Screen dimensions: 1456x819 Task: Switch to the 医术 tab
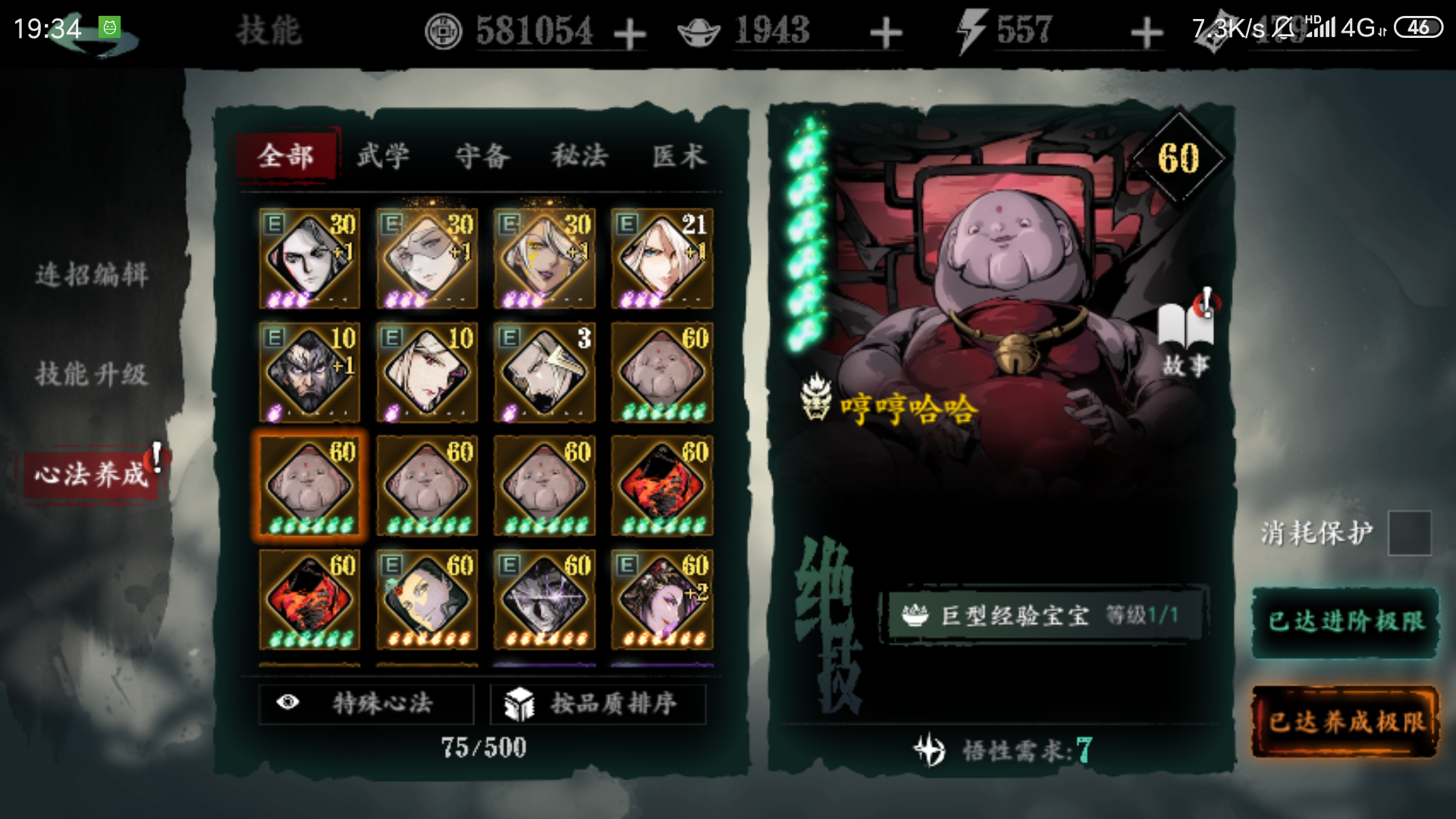pyautogui.click(x=677, y=155)
